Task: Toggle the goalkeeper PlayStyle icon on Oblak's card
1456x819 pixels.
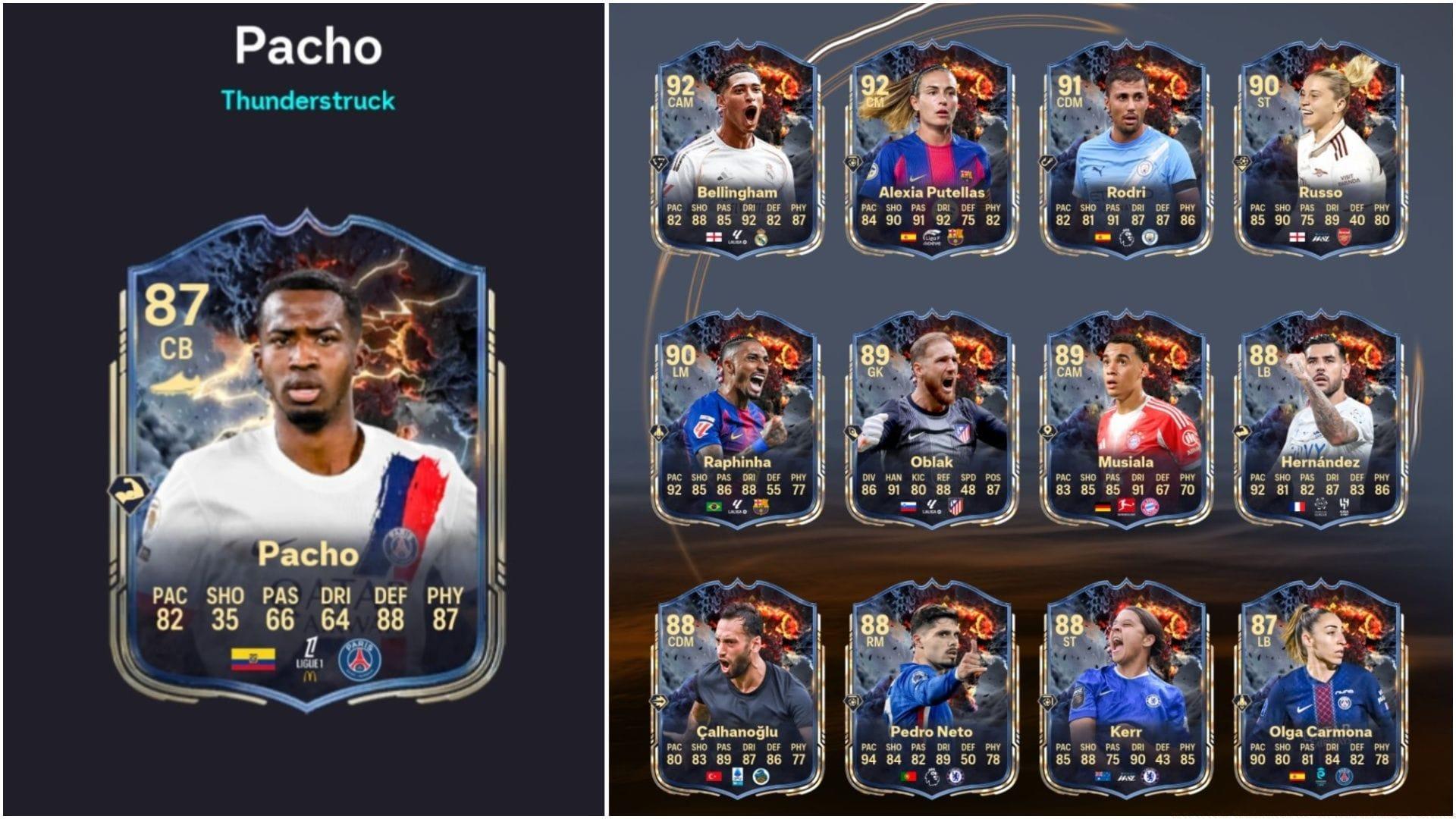Action: (x=852, y=432)
